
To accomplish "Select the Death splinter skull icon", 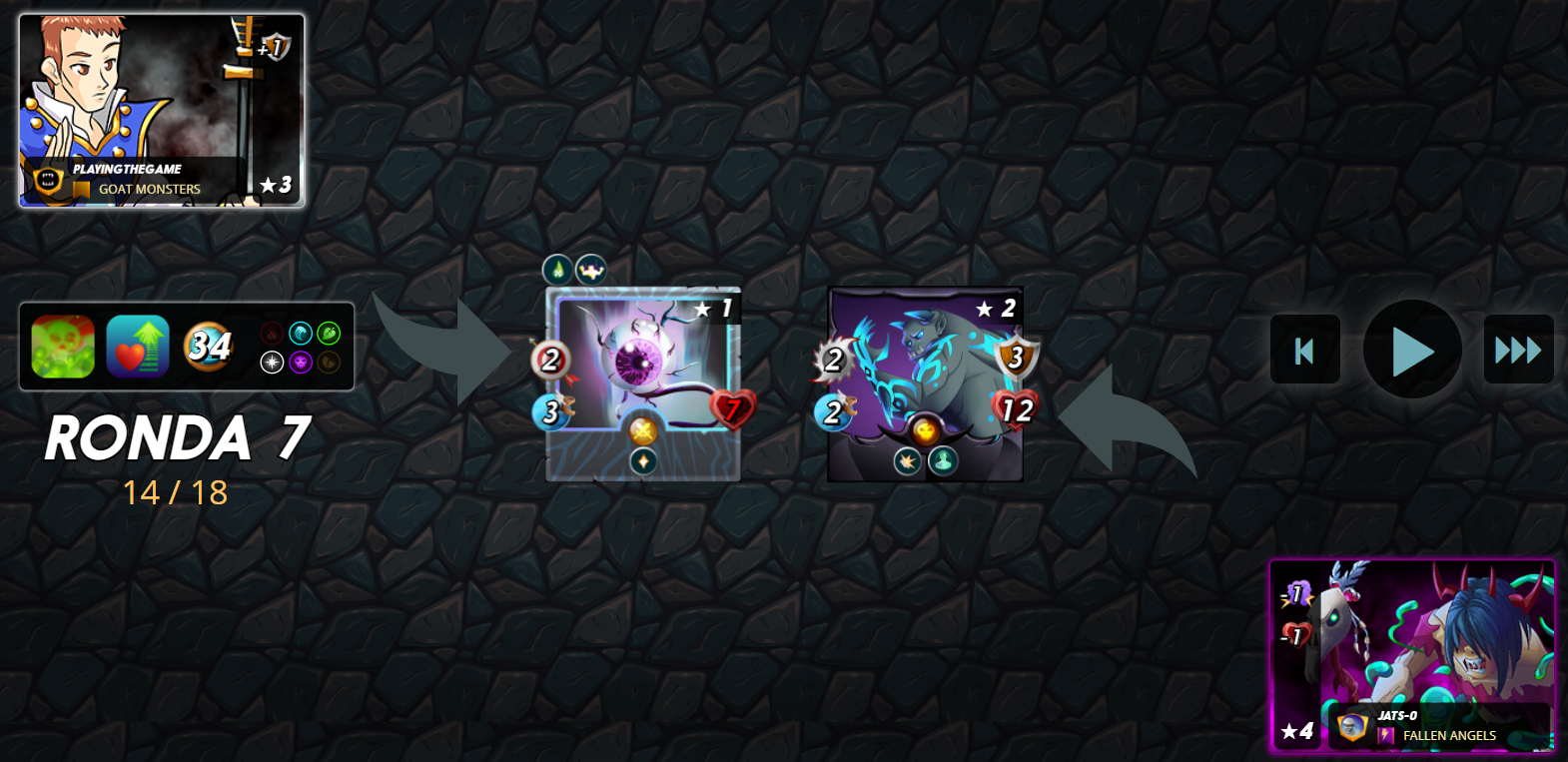I will point(301,363).
